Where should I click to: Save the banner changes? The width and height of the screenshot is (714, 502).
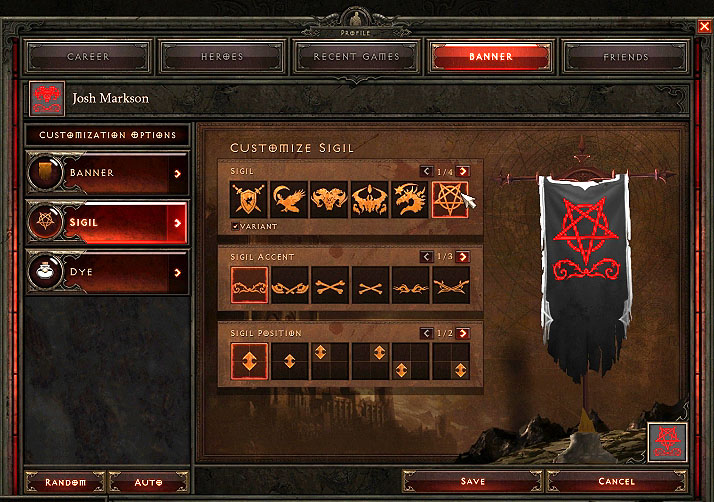pos(472,482)
